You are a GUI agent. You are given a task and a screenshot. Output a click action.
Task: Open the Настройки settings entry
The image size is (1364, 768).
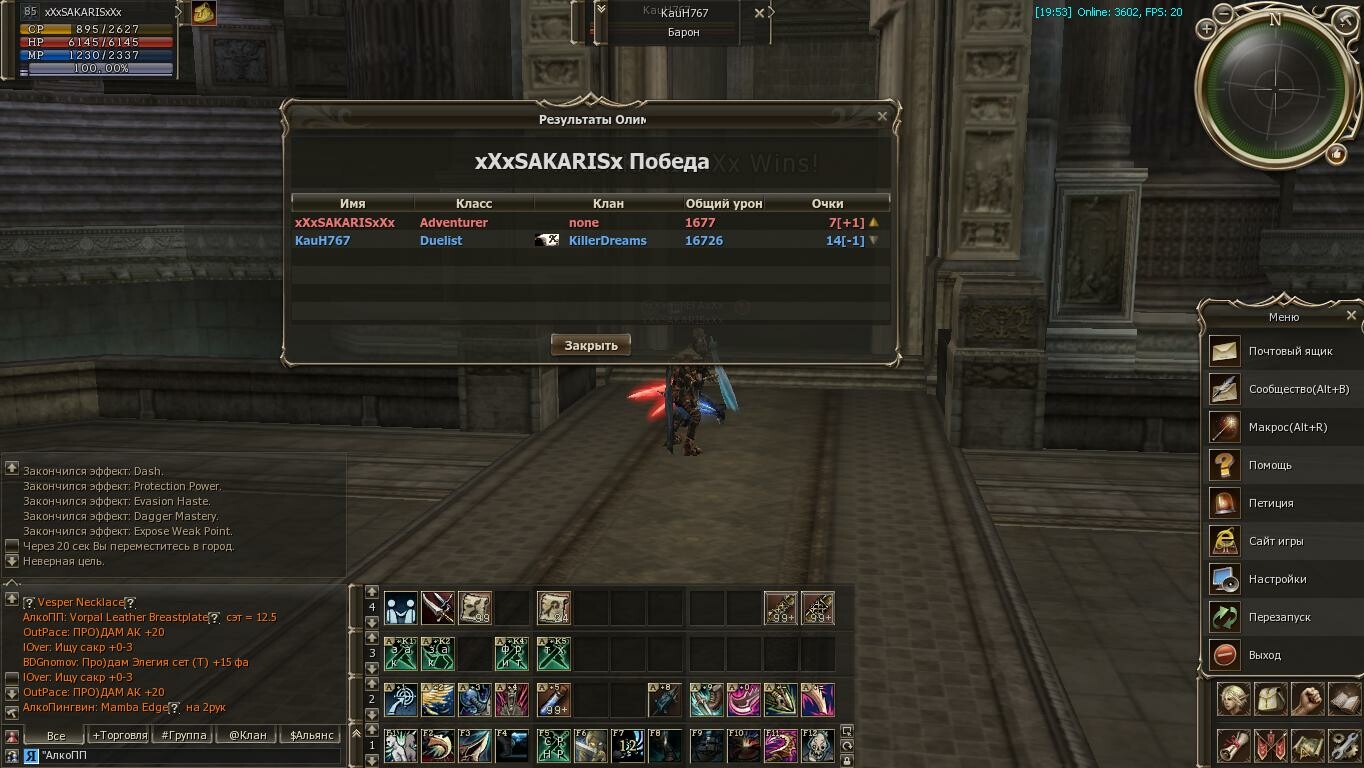tap(1277, 579)
